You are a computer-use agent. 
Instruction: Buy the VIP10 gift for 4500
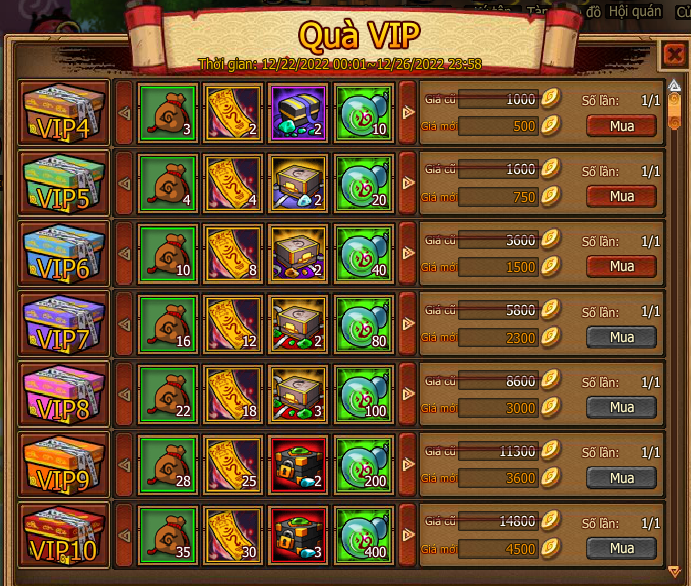(x=621, y=548)
